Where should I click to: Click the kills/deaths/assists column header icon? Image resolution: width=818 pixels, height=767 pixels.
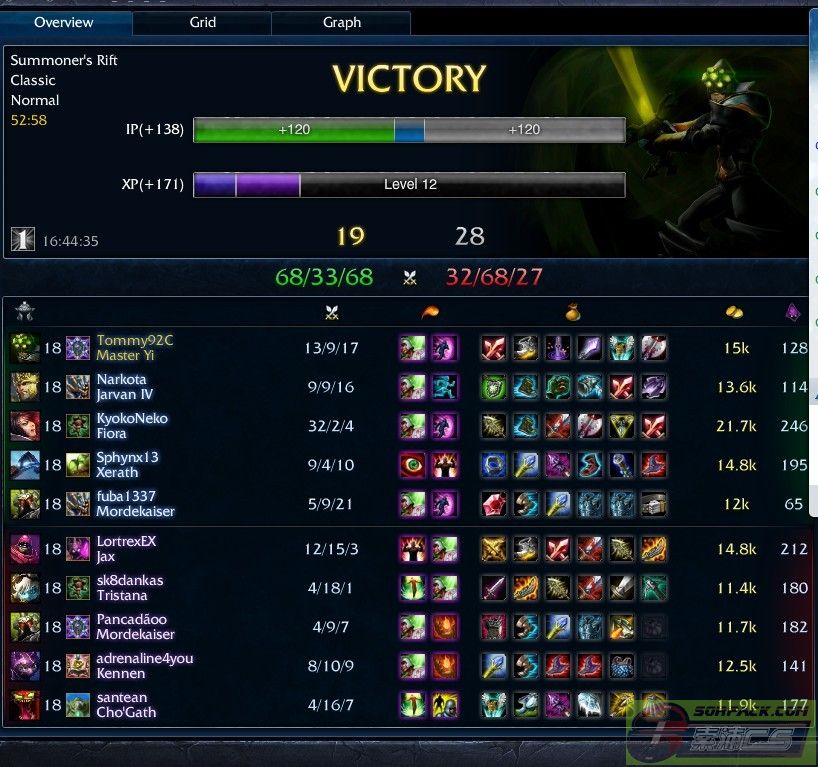[x=333, y=313]
